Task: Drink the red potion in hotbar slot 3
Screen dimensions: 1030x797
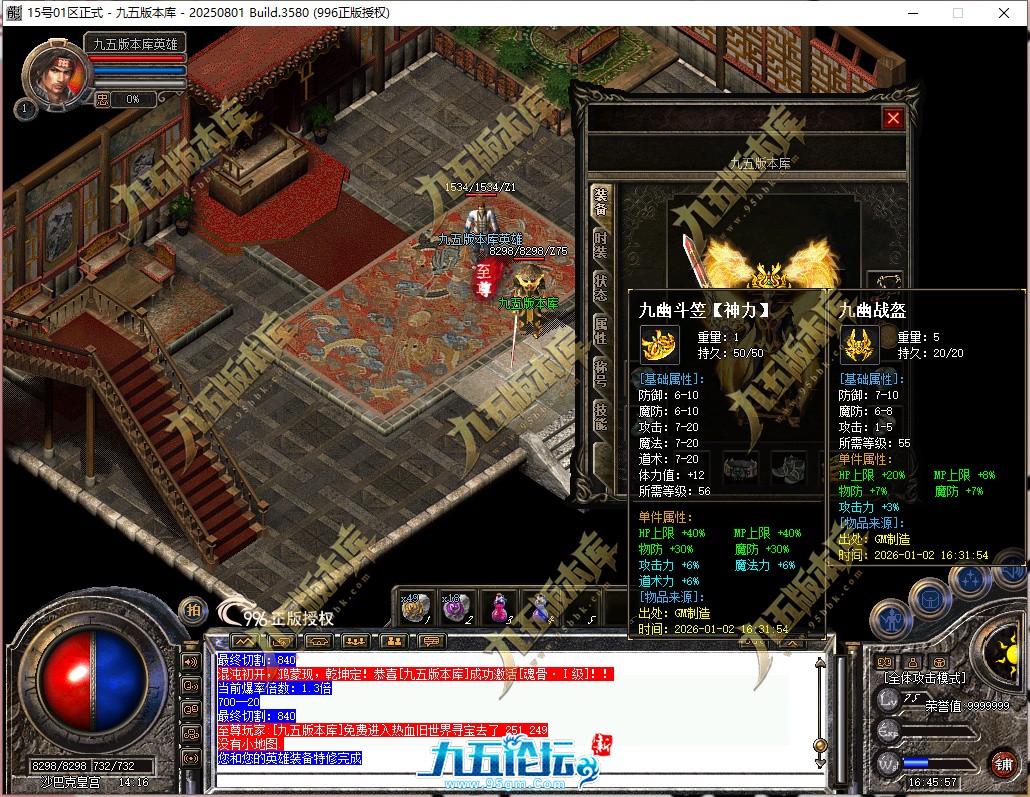Action: click(499, 606)
